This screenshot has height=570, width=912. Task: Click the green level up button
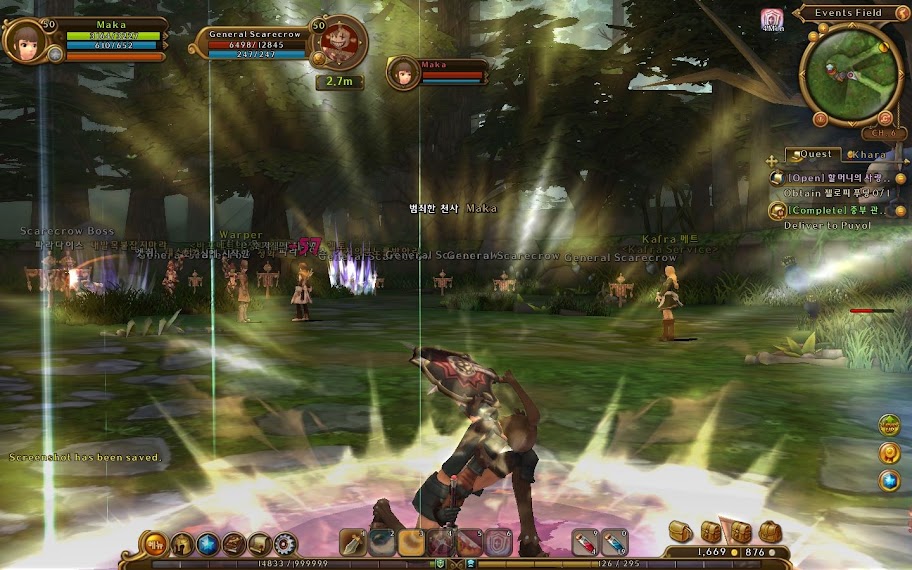click(x=889, y=425)
